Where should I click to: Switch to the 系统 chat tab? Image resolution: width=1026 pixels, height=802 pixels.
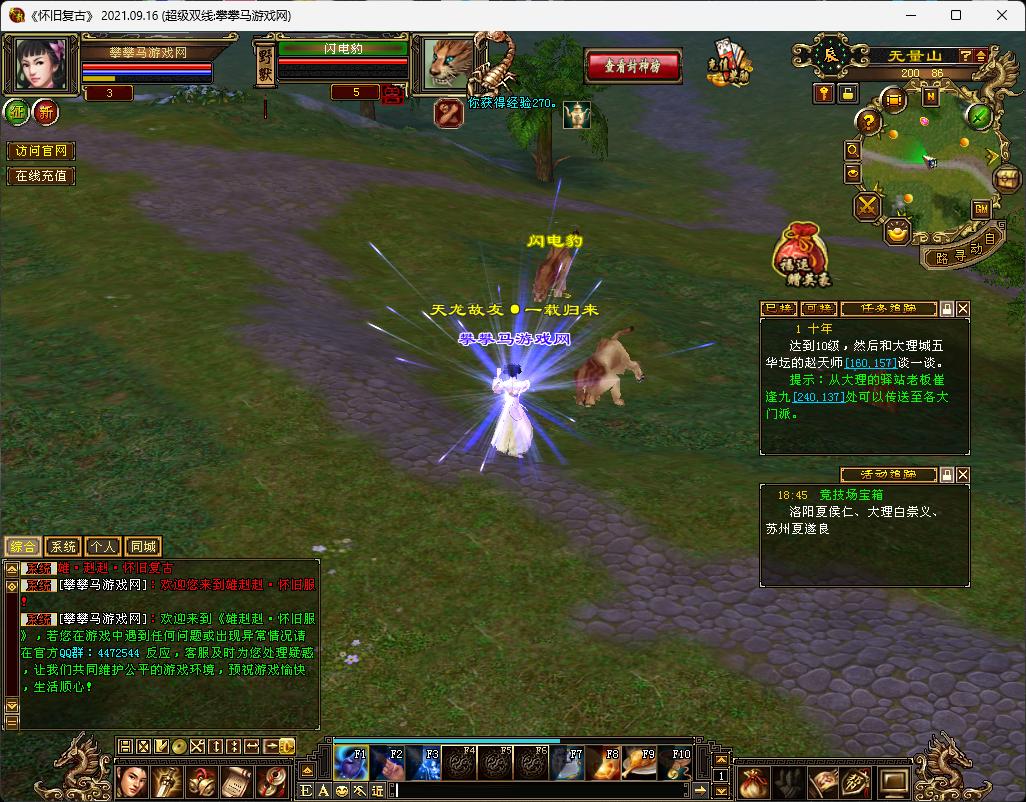pyautogui.click(x=62, y=547)
